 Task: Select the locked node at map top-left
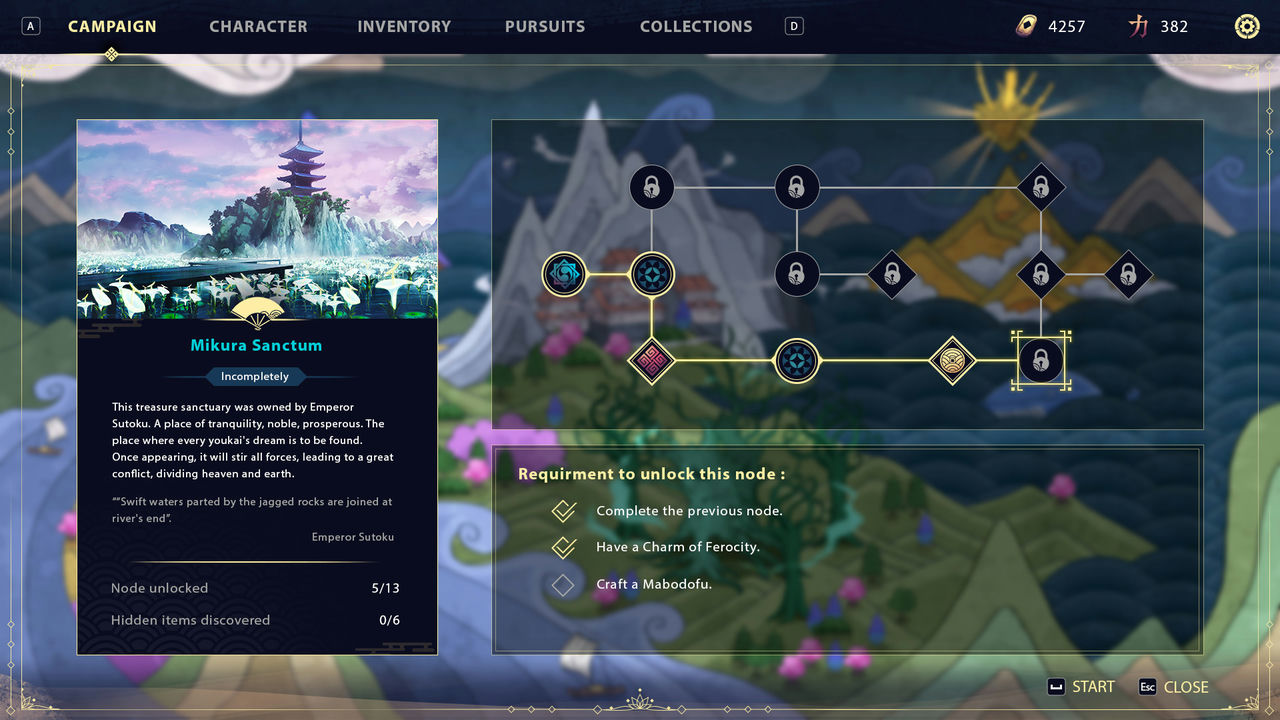click(651, 187)
